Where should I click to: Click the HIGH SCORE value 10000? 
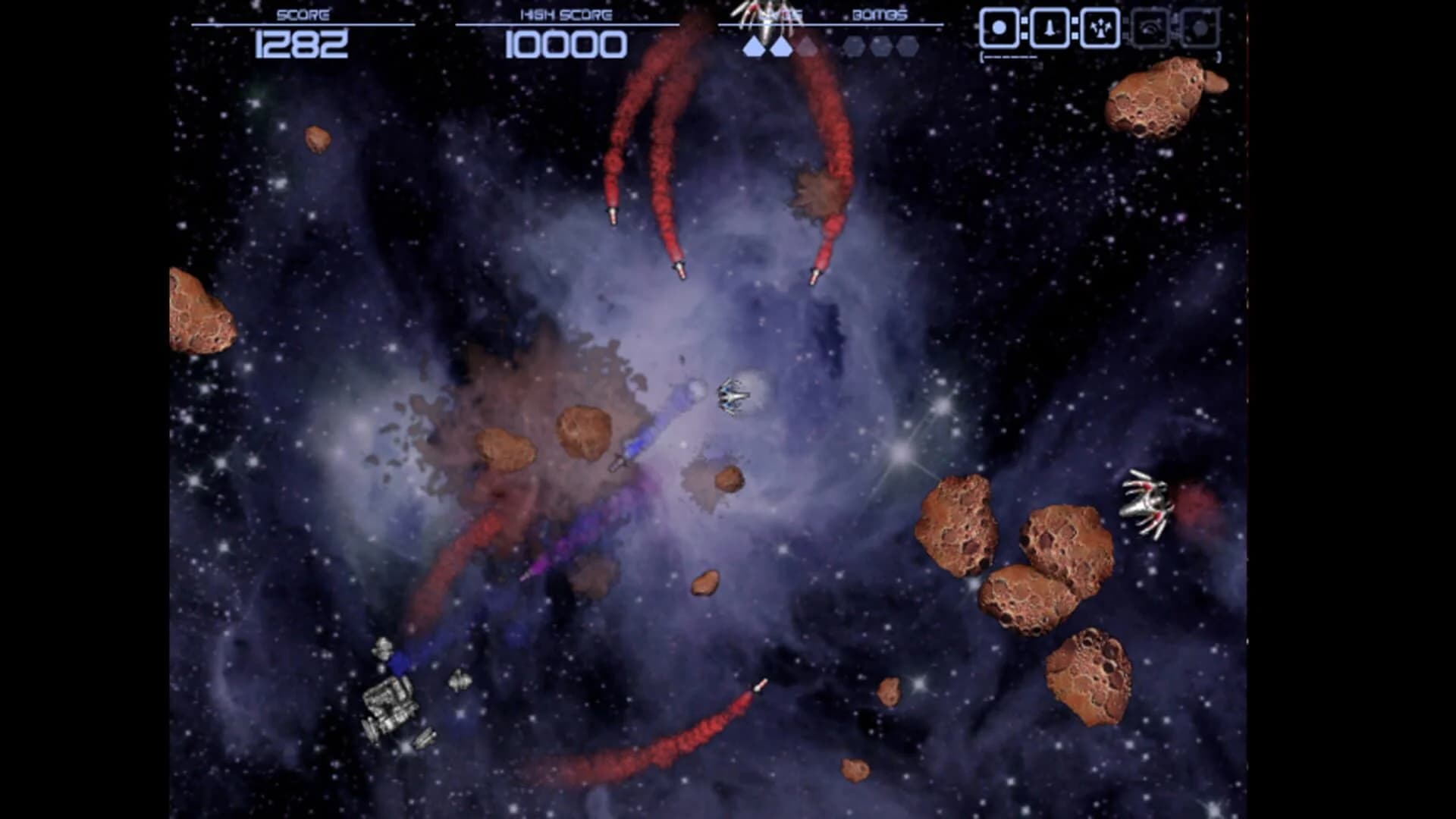tap(567, 45)
